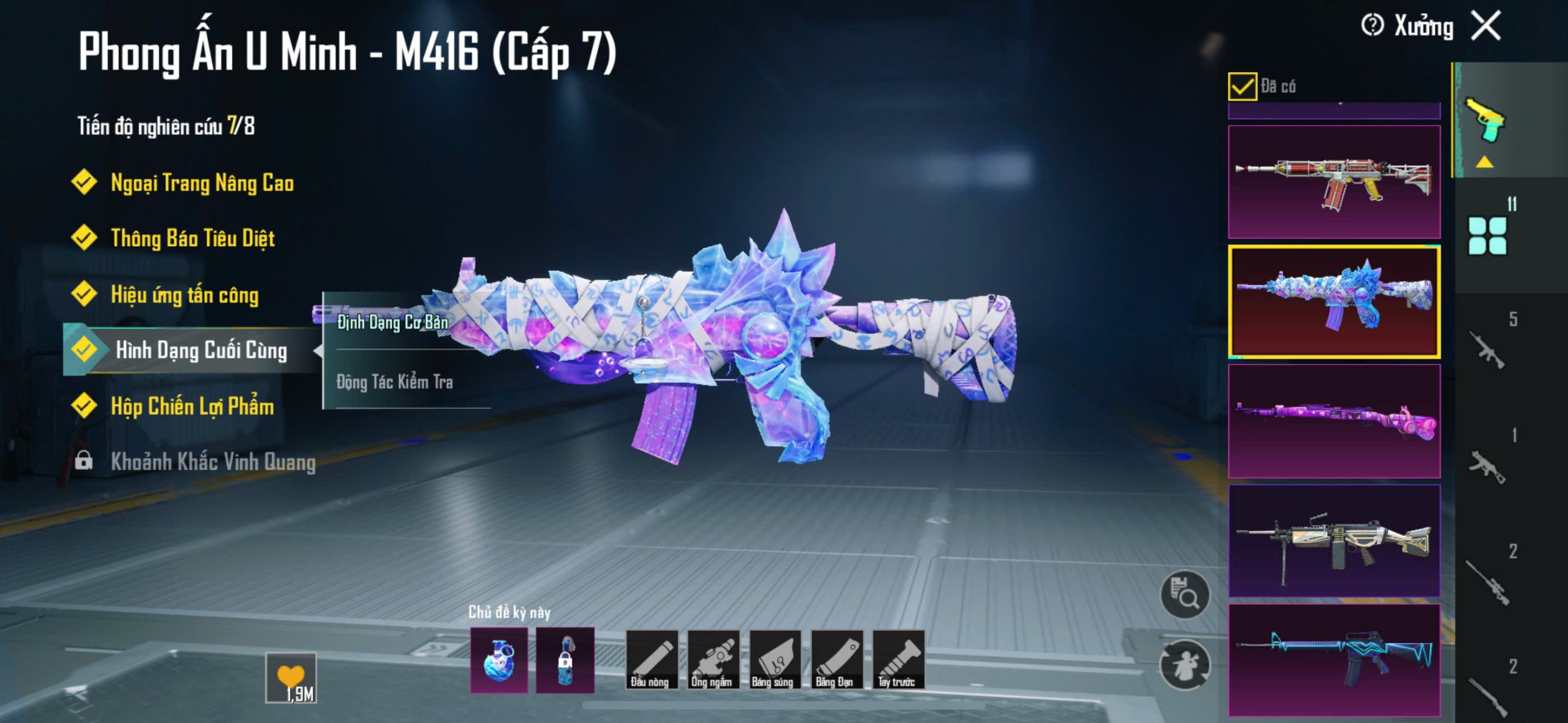1568x723 pixels.
Task: Close the weapon workshop screen
Action: 1486,26
